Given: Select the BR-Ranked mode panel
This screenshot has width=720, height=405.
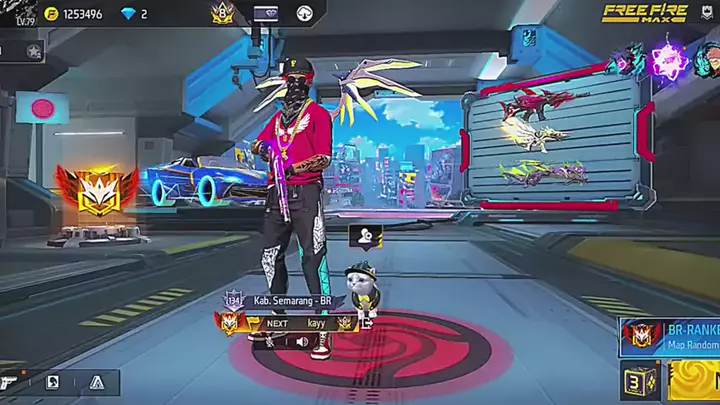Looking at the screenshot, I should (x=668, y=336).
